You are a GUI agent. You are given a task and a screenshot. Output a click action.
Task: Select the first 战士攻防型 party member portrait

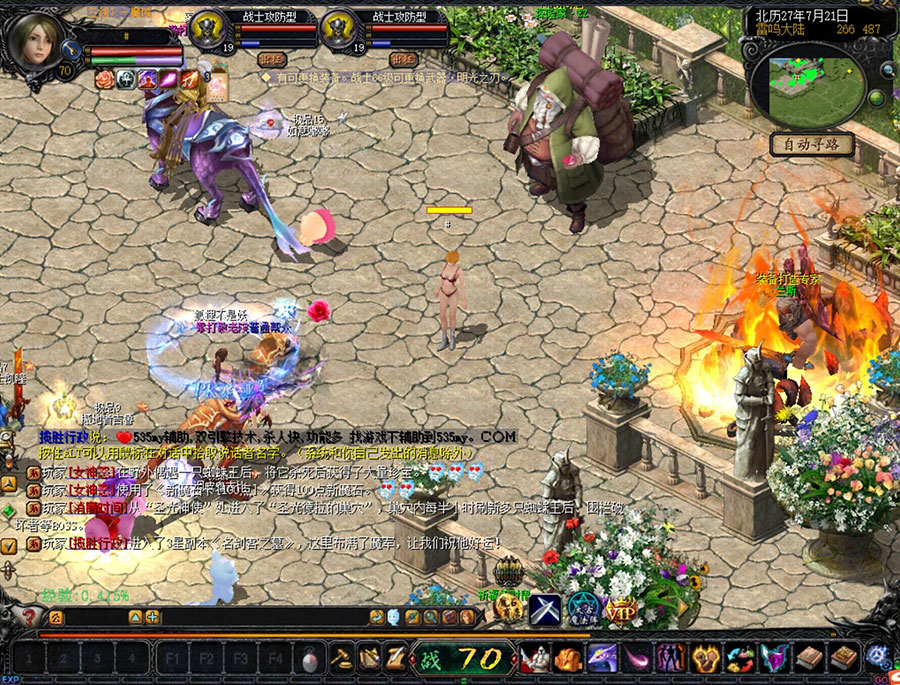tap(210, 32)
